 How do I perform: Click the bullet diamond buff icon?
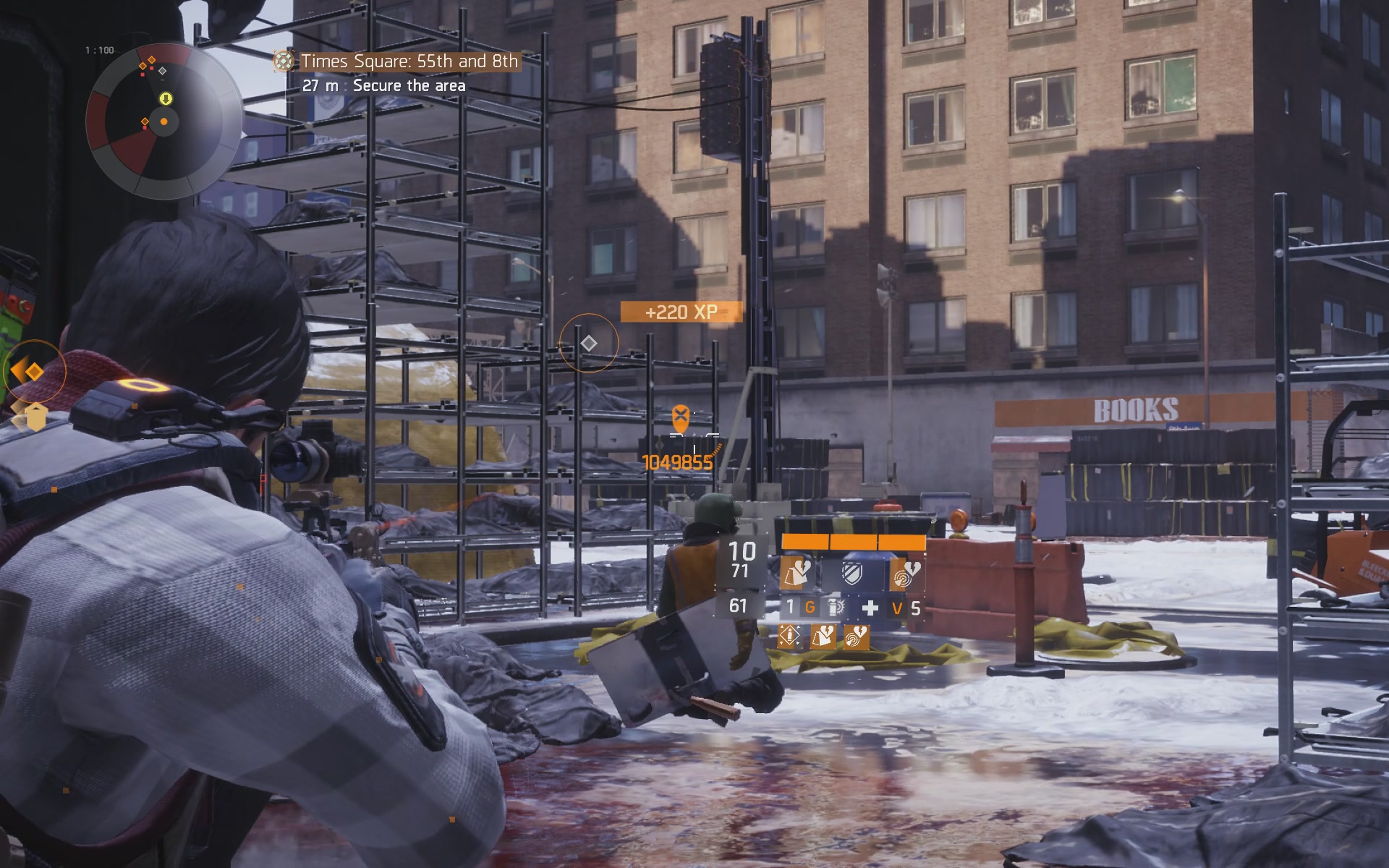point(789,637)
